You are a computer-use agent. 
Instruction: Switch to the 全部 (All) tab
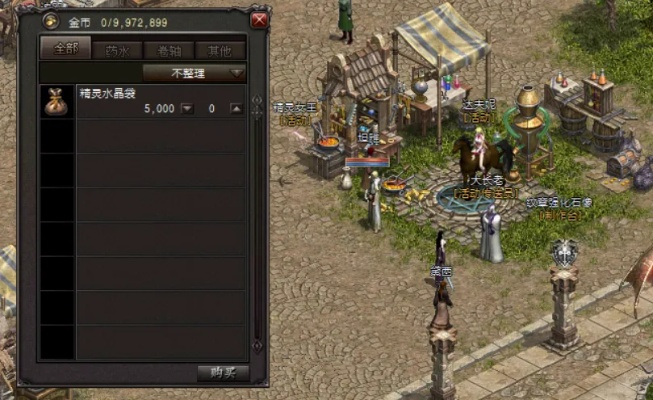65,49
